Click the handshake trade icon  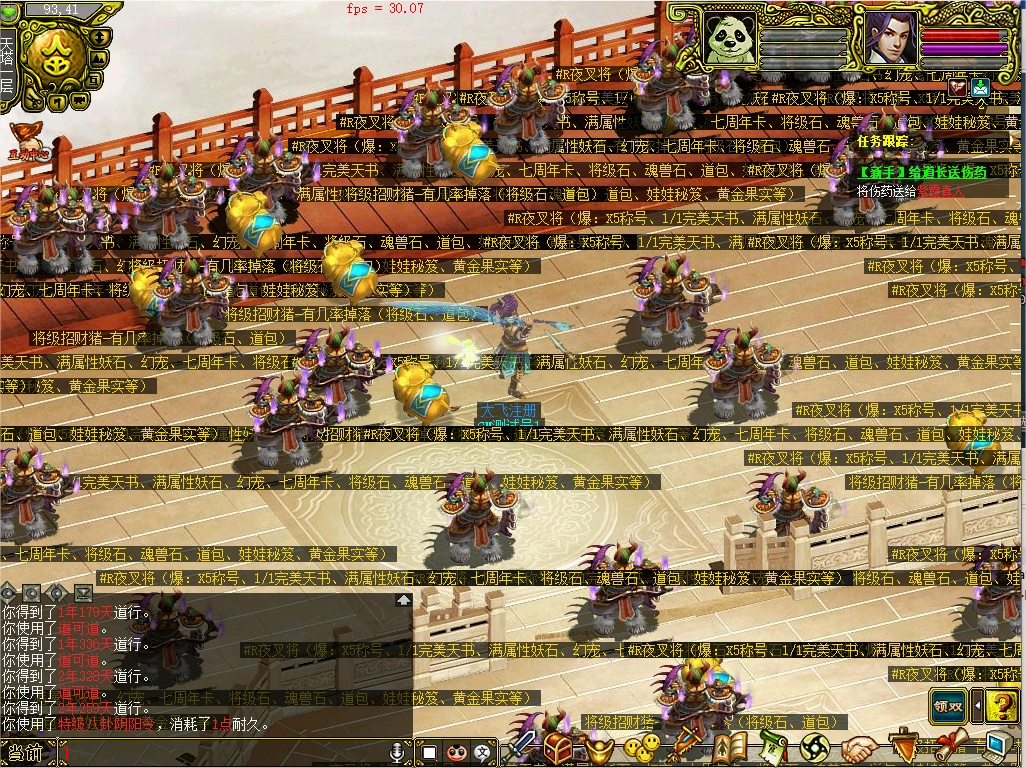tap(858, 747)
